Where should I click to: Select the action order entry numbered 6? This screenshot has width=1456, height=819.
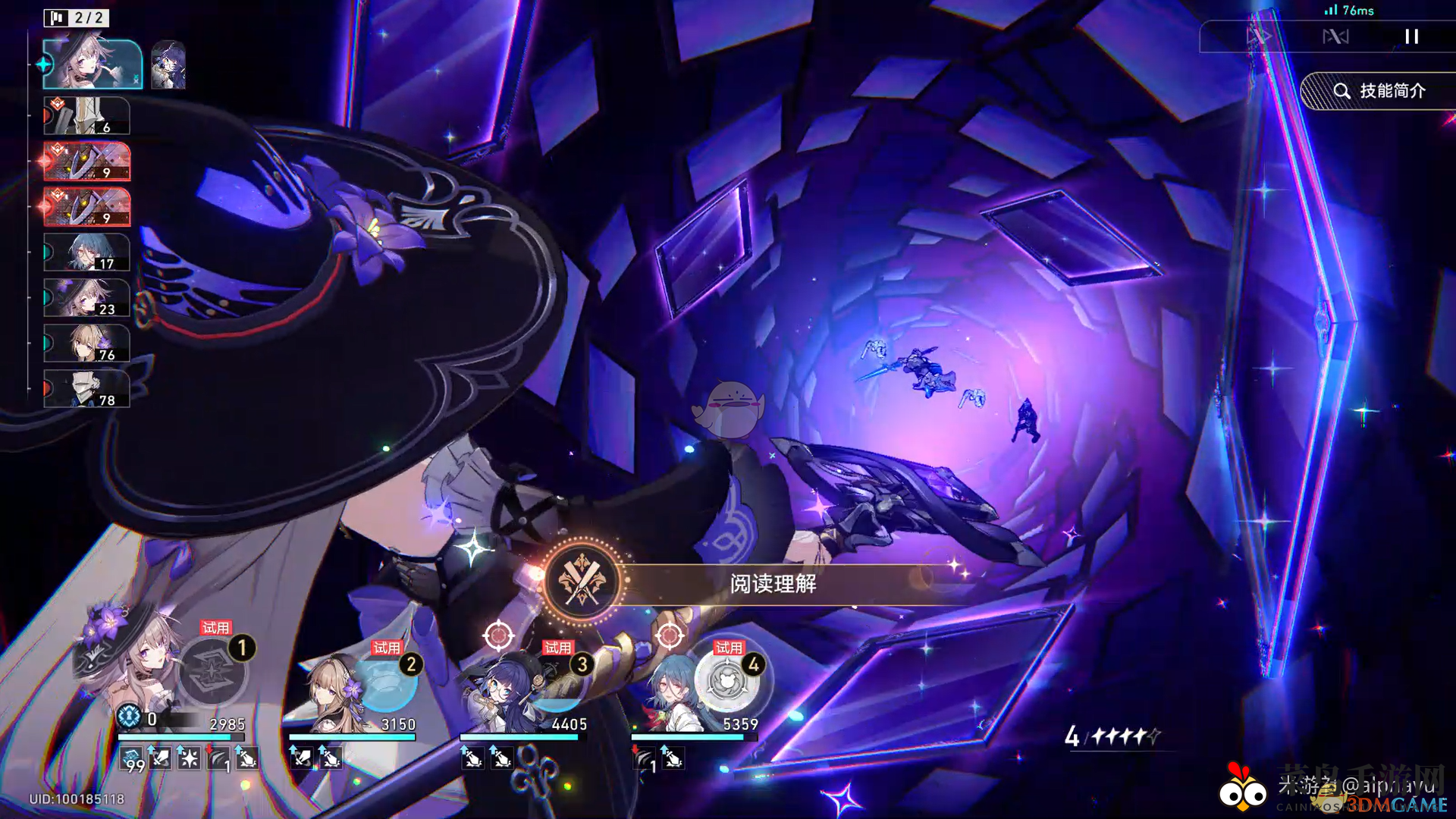[86, 116]
